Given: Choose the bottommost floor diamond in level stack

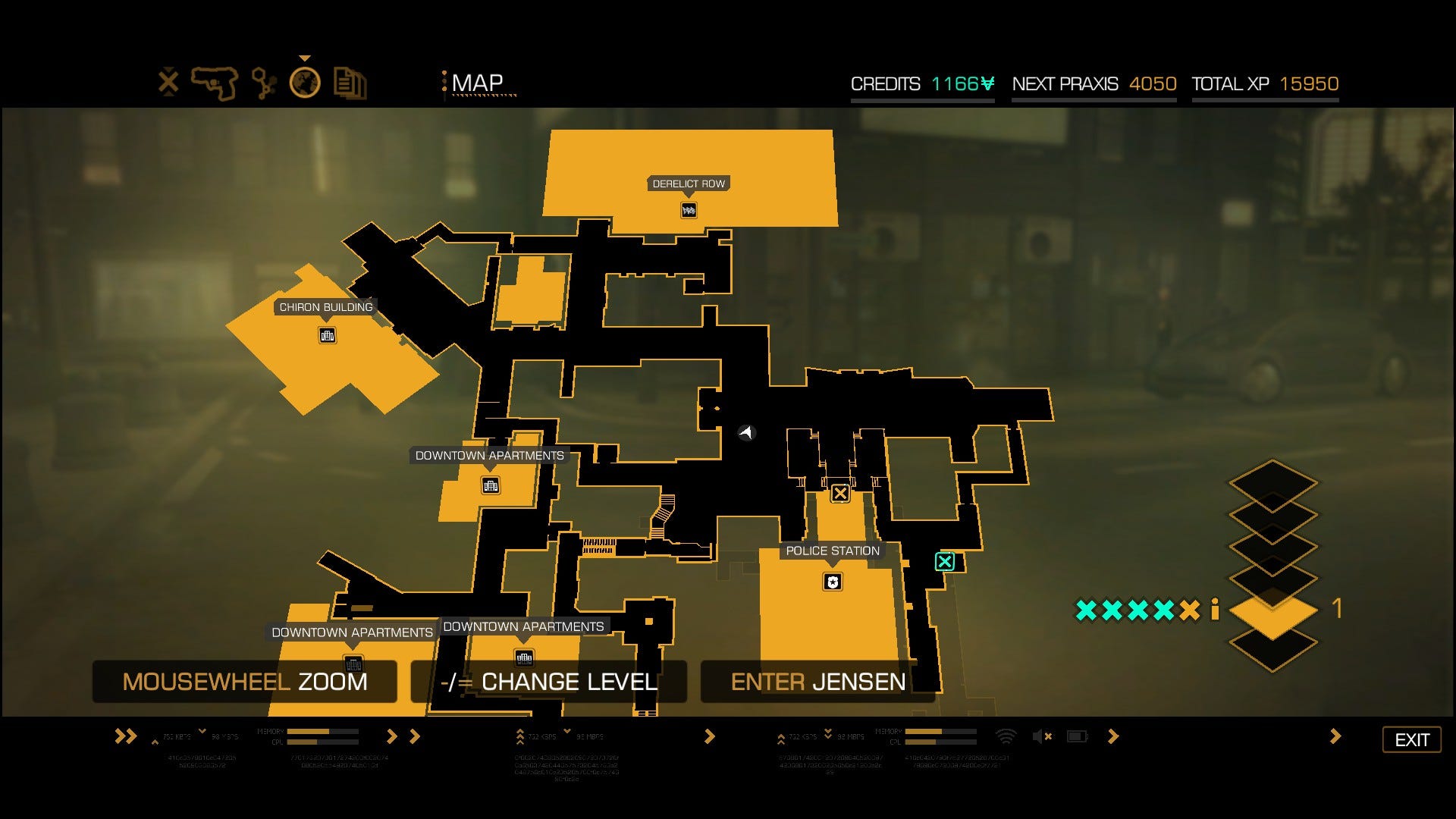Looking at the screenshot, I should [x=1272, y=646].
